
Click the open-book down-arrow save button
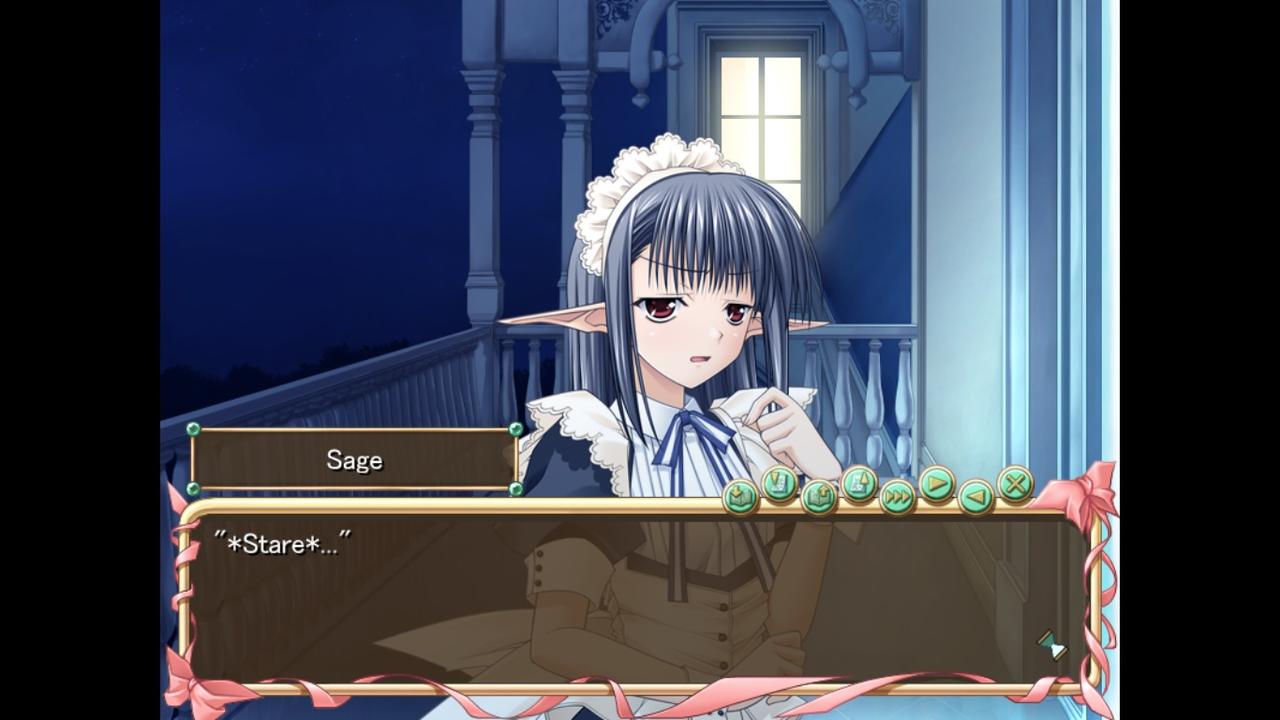(x=740, y=495)
